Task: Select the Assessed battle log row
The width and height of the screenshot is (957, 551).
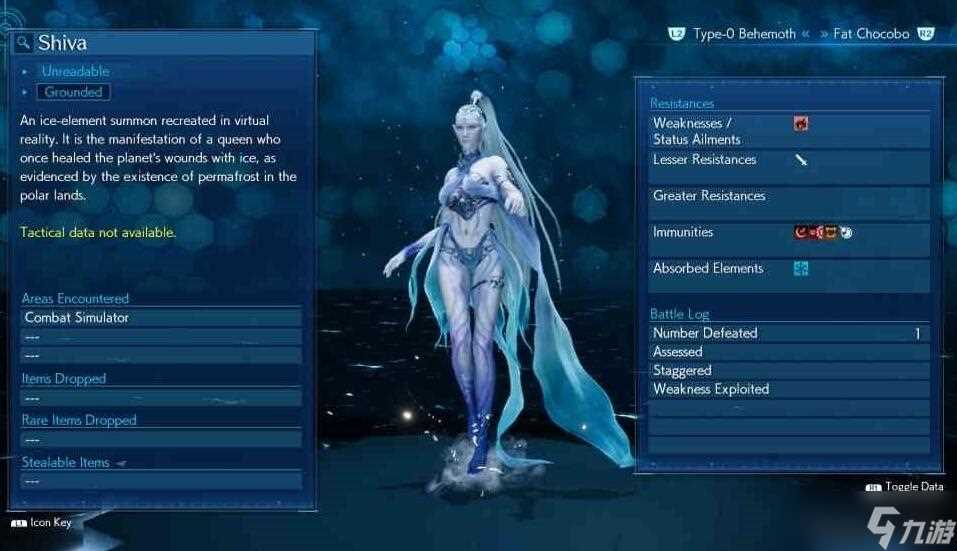Action: pos(788,352)
